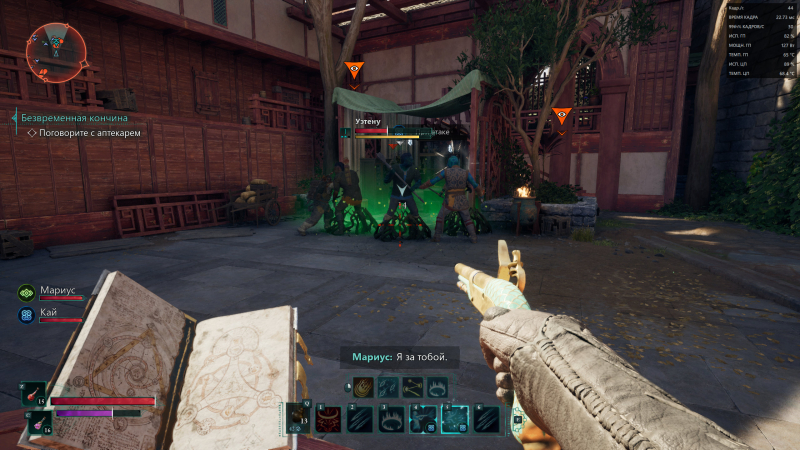Select Kai's blue companion icon

coord(27,314)
